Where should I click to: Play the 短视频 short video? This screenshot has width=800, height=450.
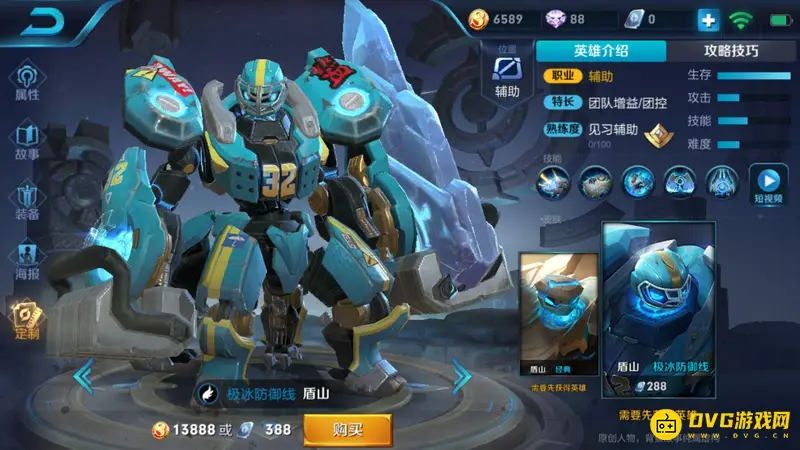coord(768,183)
